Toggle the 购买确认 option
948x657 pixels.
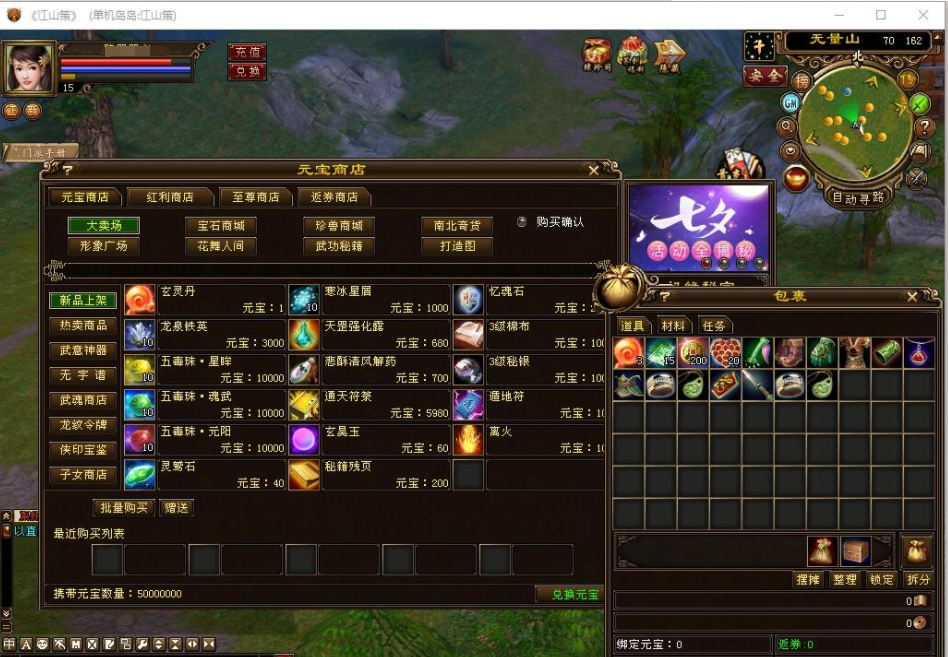point(522,222)
